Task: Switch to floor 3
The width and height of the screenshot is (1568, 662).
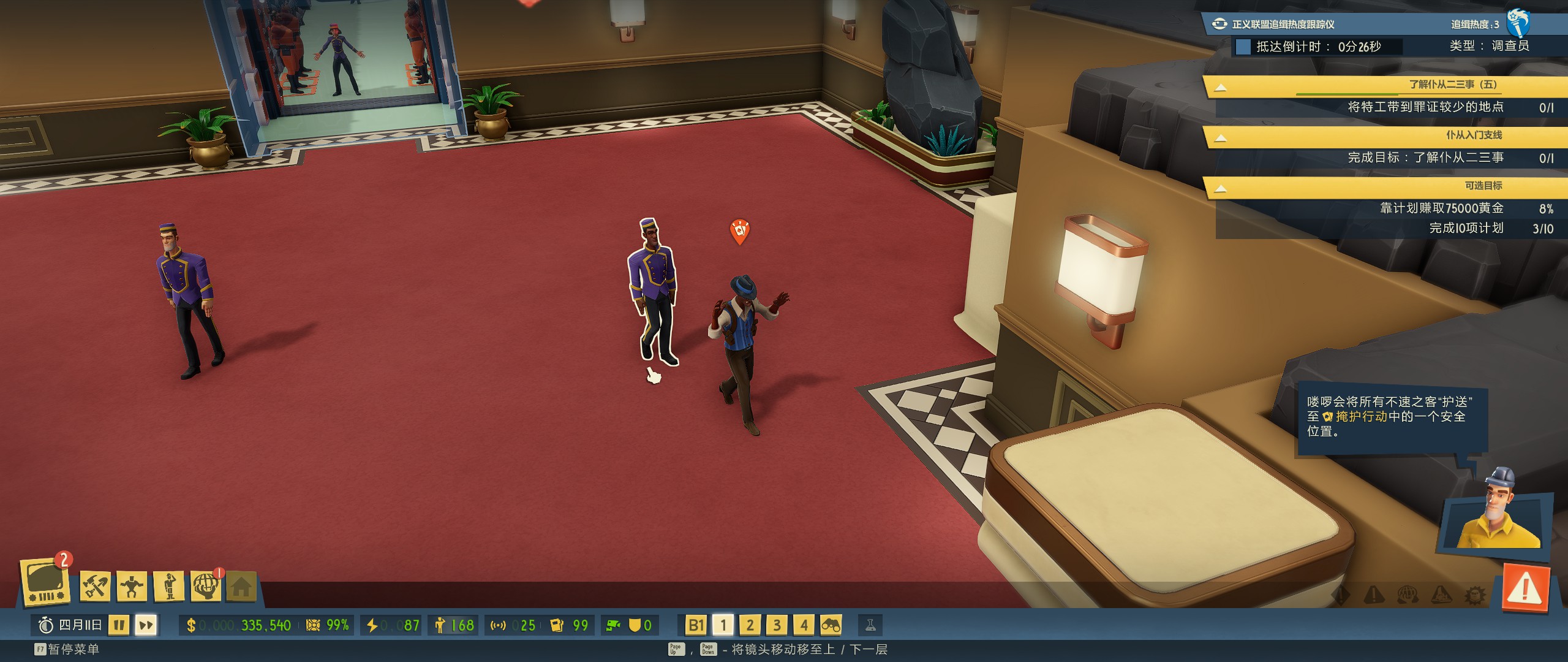Action: [x=777, y=625]
